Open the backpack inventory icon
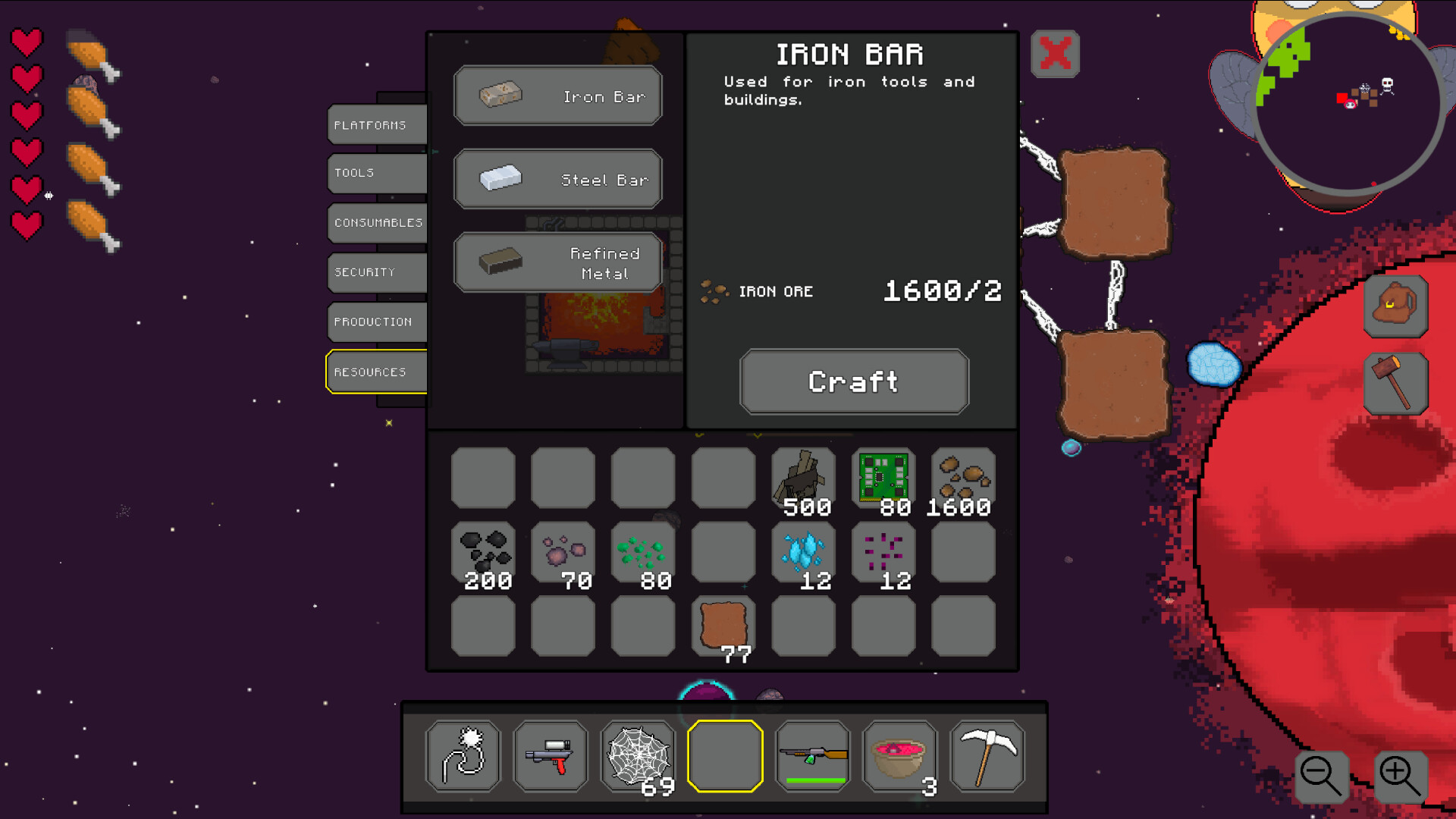The height and width of the screenshot is (819, 1456). point(1396,308)
